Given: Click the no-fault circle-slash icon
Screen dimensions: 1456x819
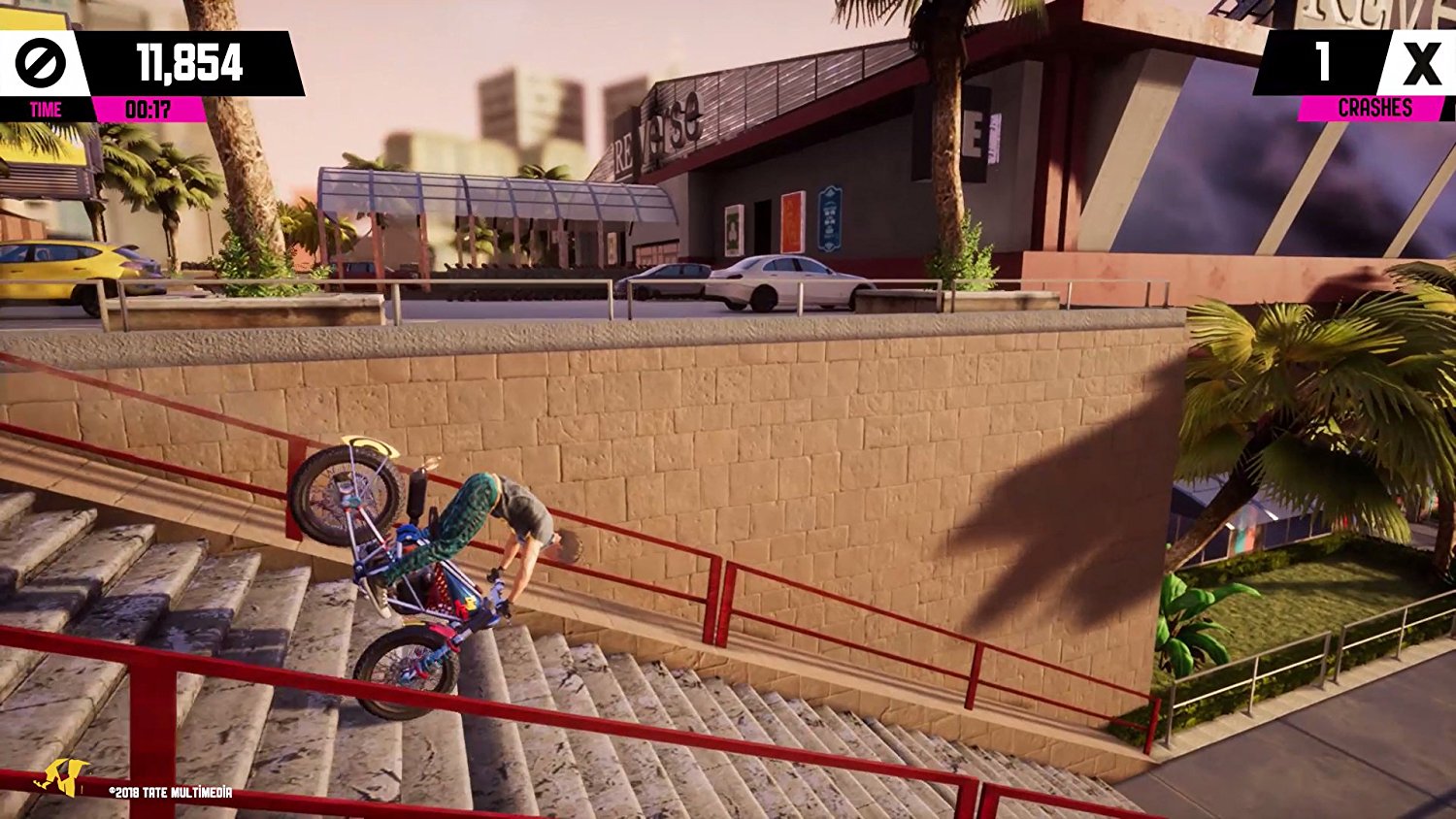Looking at the screenshot, I should pyautogui.click(x=41, y=62).
